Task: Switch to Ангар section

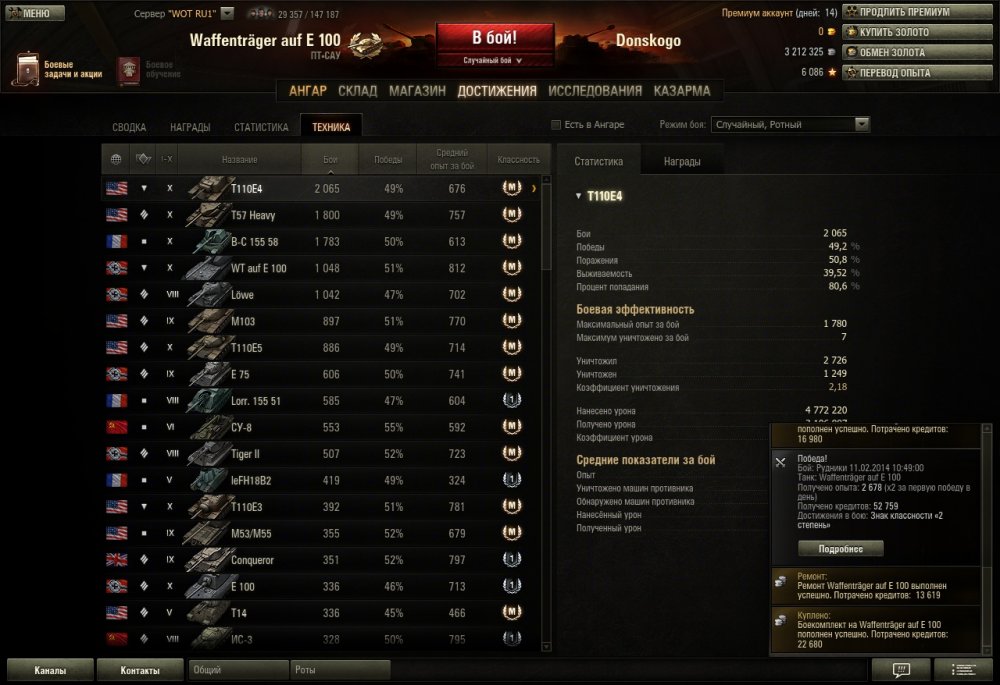Action: [308, 91]
